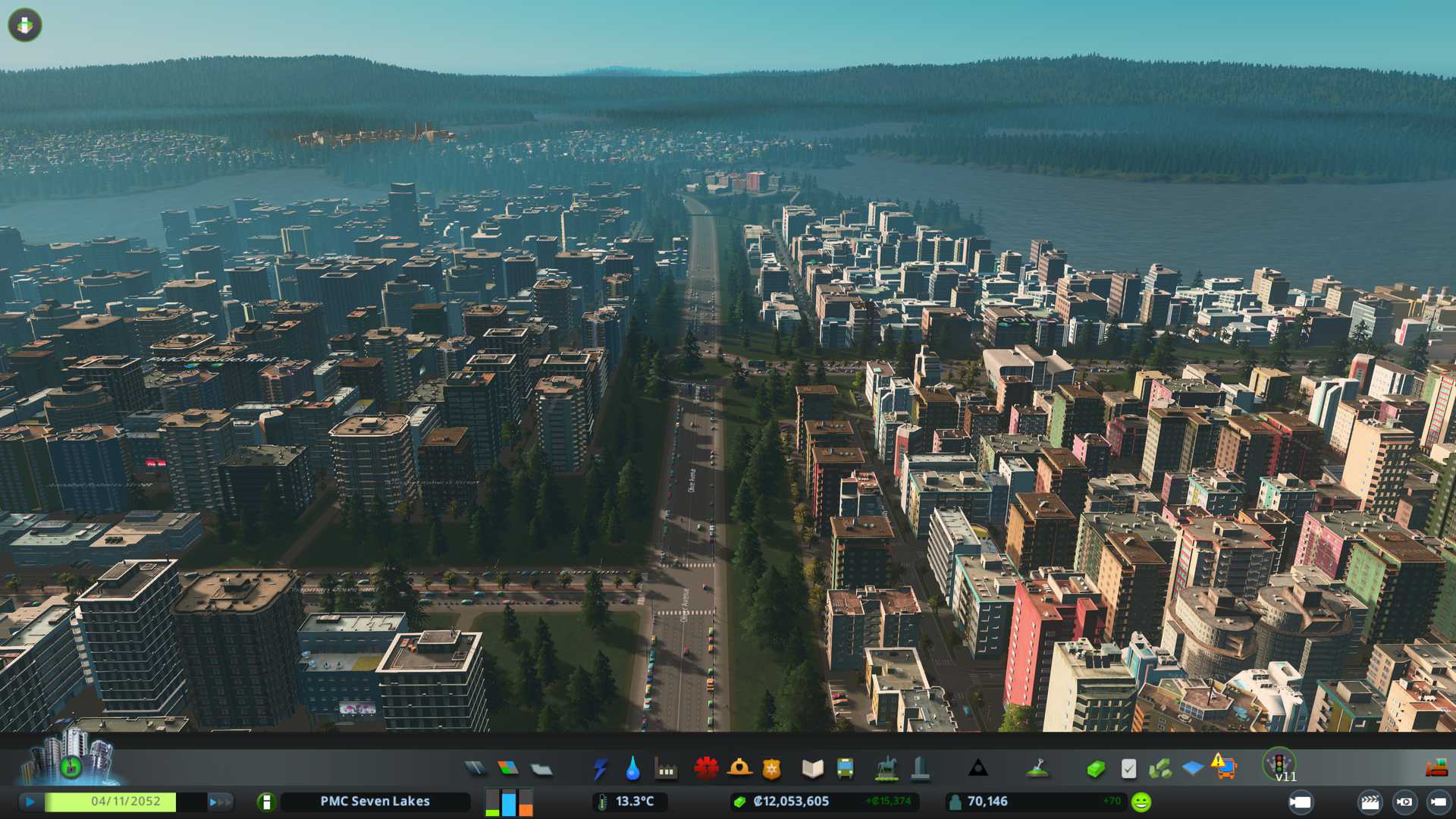This screenshot has width=1456, height=819.
Task: Open the Public Transport bus menu
Action: click(845, 769)
